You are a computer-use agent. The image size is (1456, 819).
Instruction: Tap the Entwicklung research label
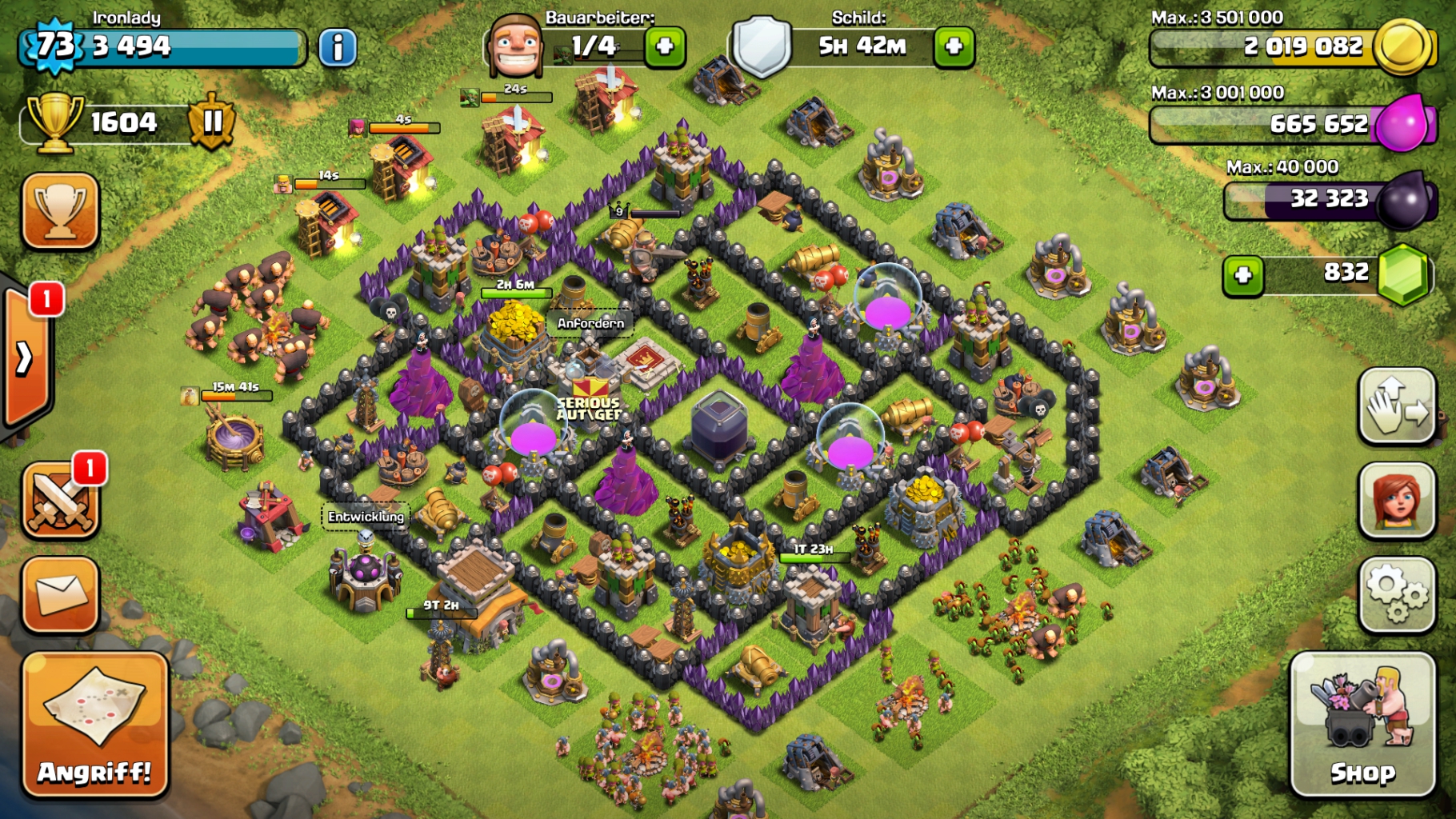tap(366, 517)
